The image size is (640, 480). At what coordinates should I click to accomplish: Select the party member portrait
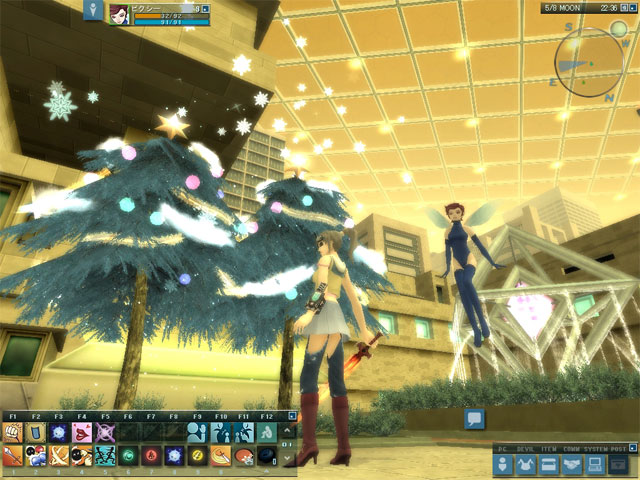click(x=119, y=13)
